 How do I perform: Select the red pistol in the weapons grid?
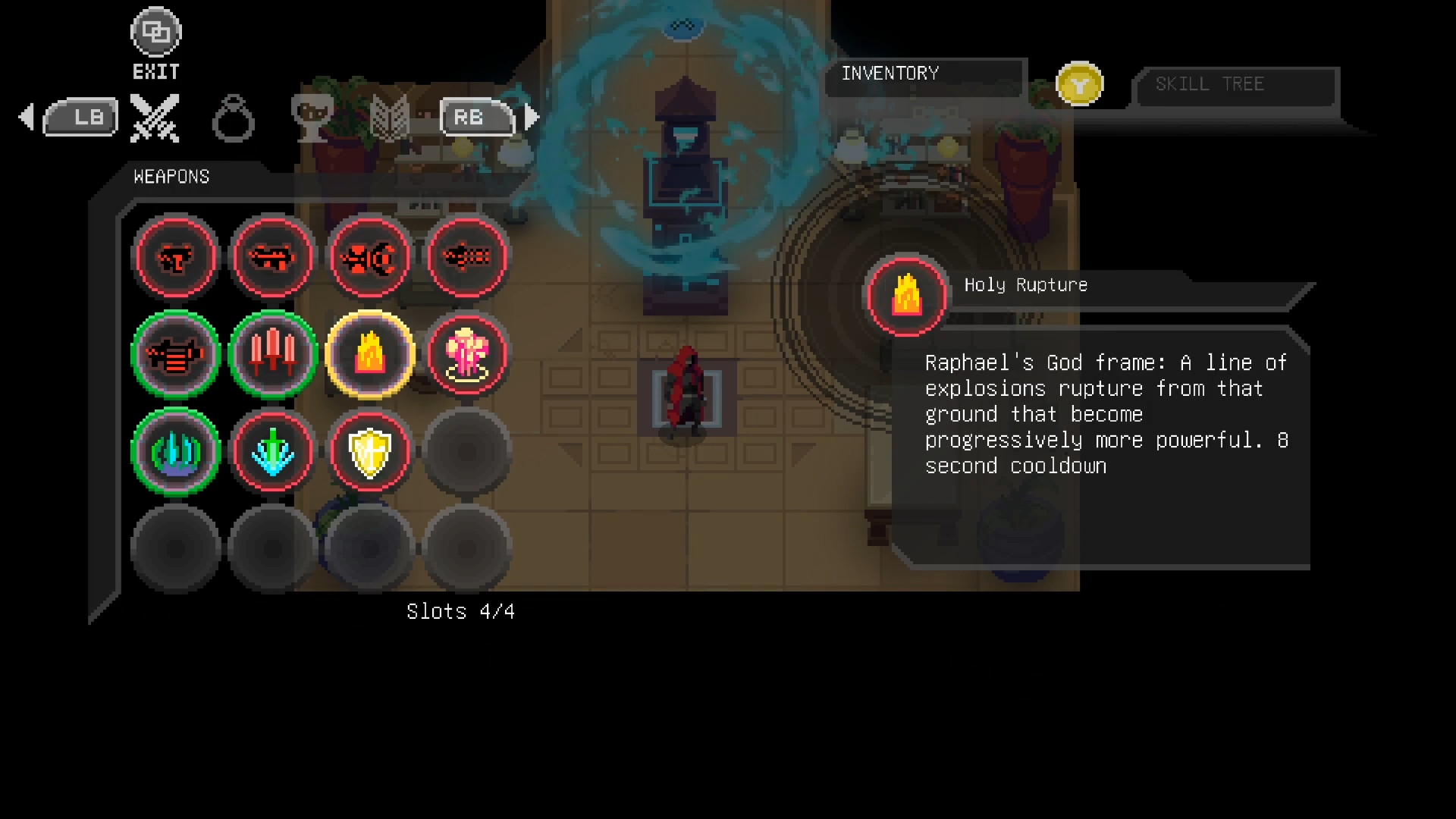176,258
